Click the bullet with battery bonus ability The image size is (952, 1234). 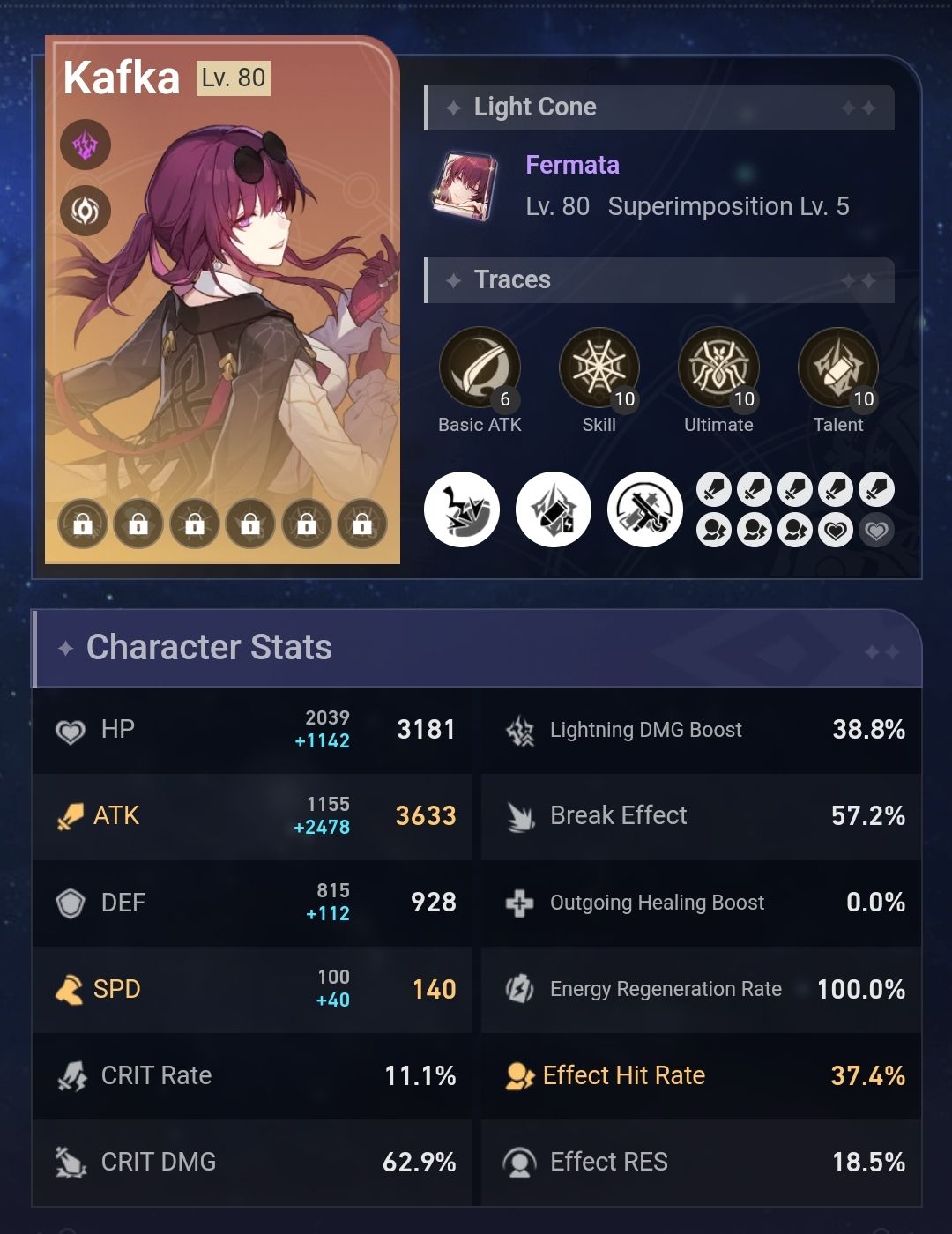pyautogui.click(x=554, y=509)
